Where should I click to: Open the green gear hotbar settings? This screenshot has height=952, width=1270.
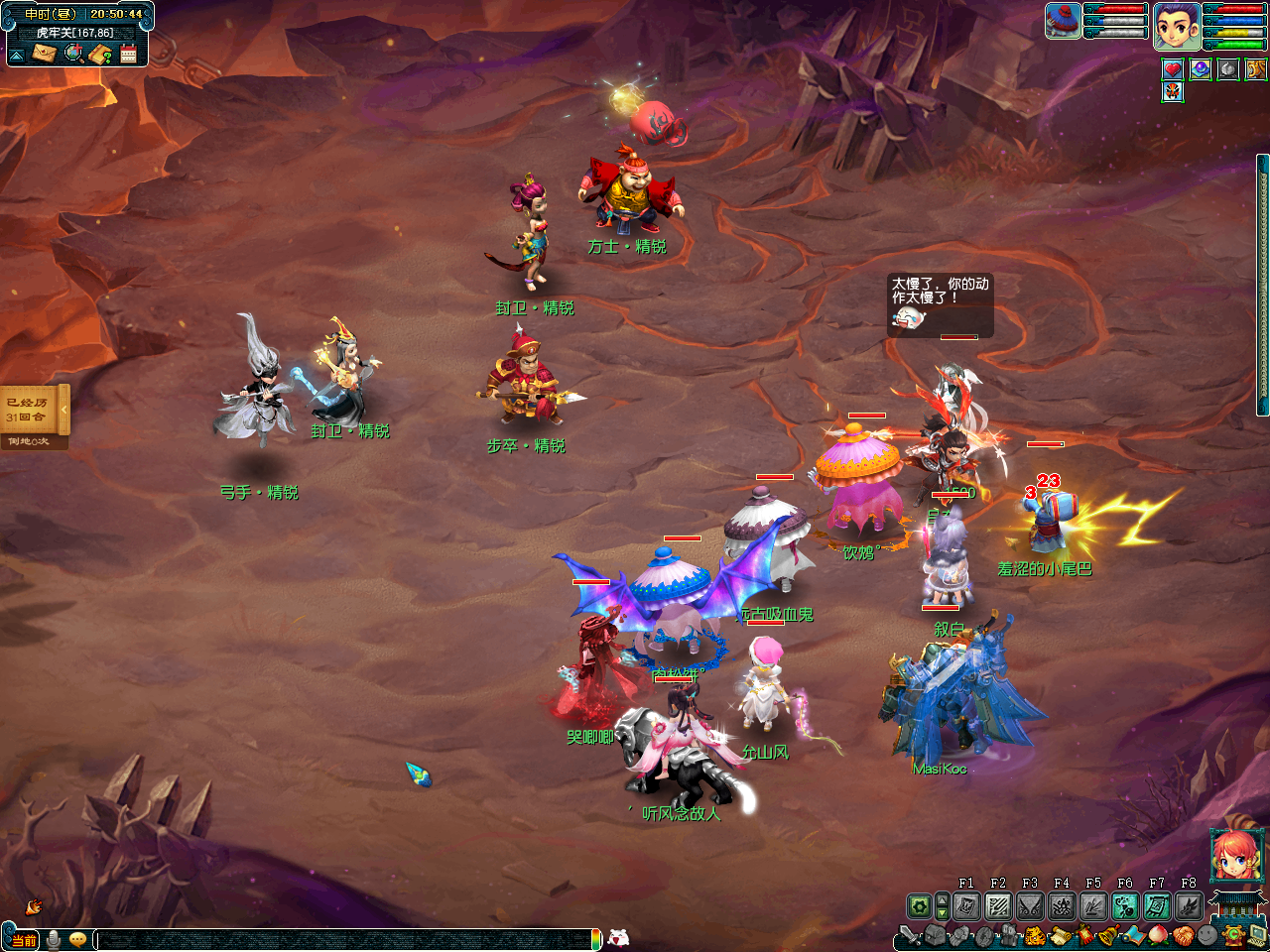coord(920,906)
